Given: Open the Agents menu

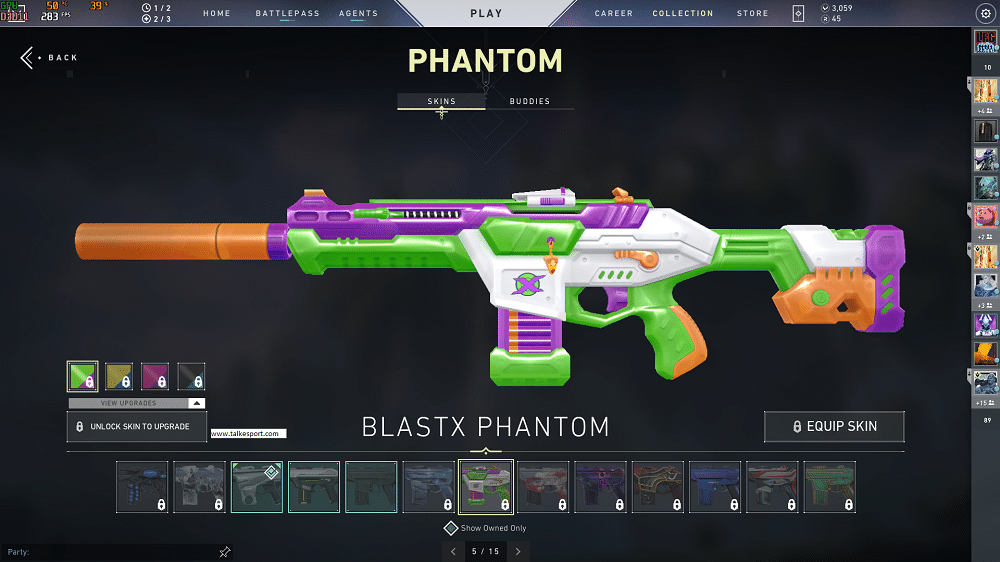Looking at the screenshot, I should [x=358, y=14].
